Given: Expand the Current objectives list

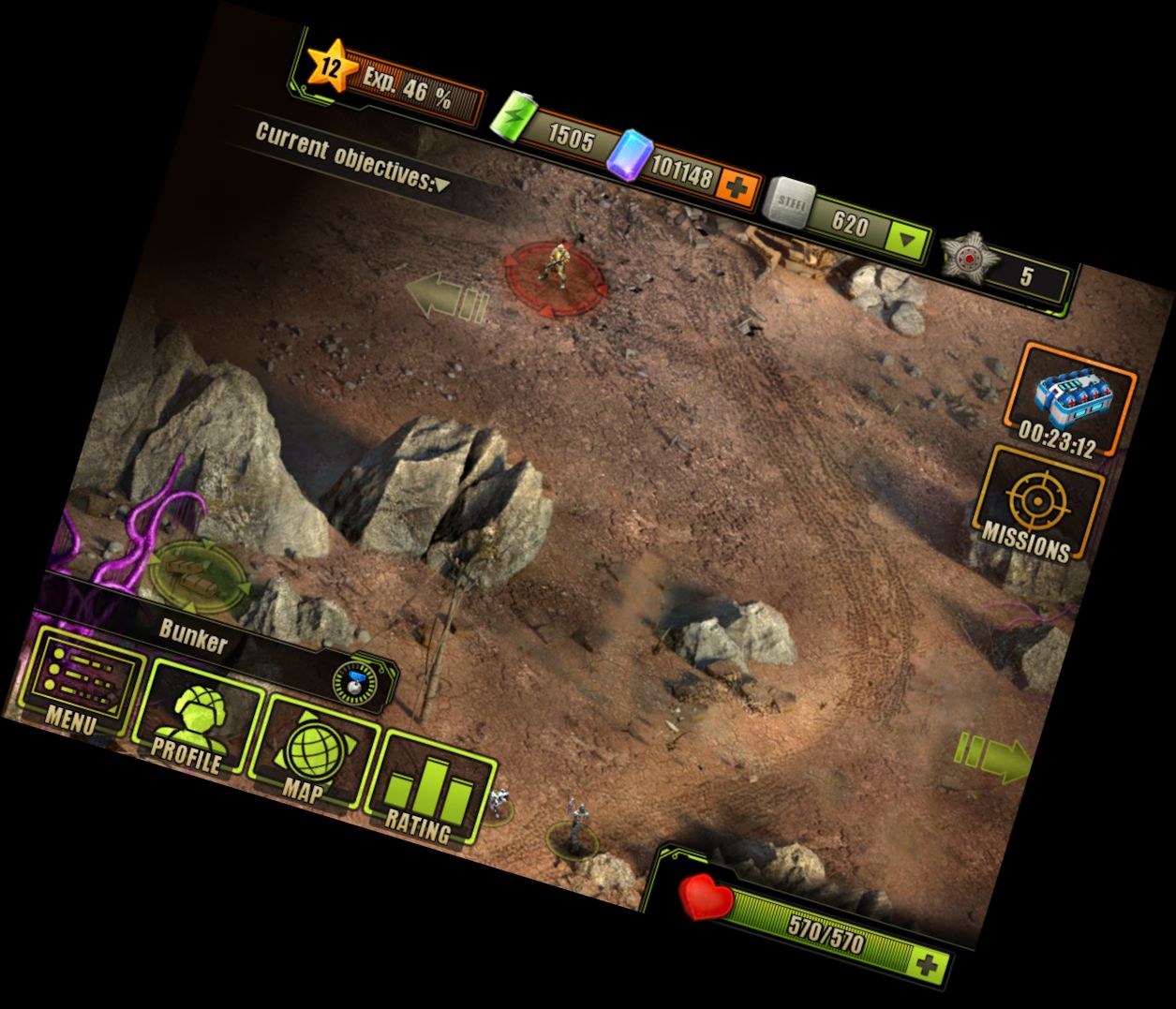Looking at the screenshot, I should [x=440, y=185].
